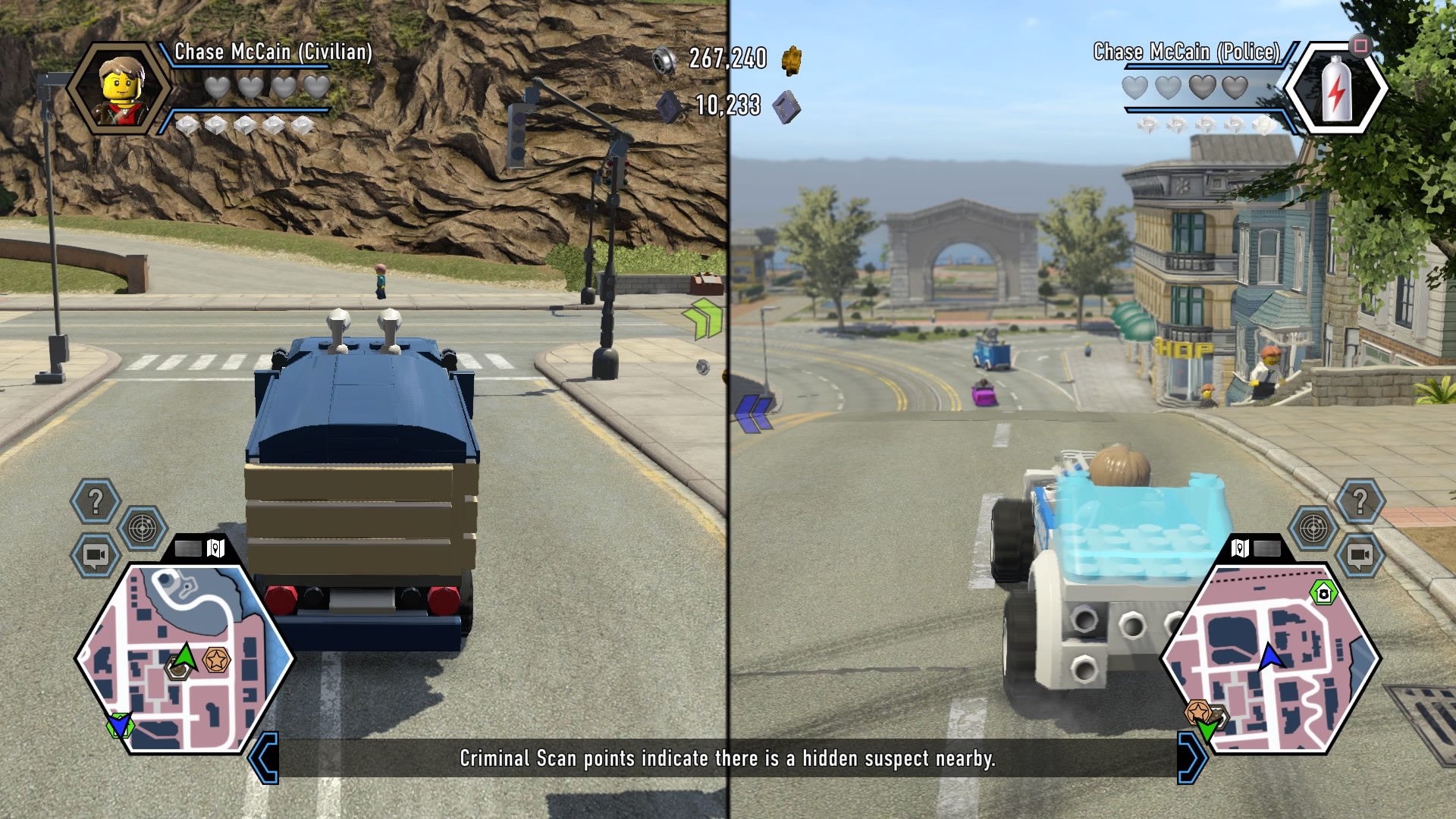Select the Chase McCain (Police) name banner

pos(1186,52)
